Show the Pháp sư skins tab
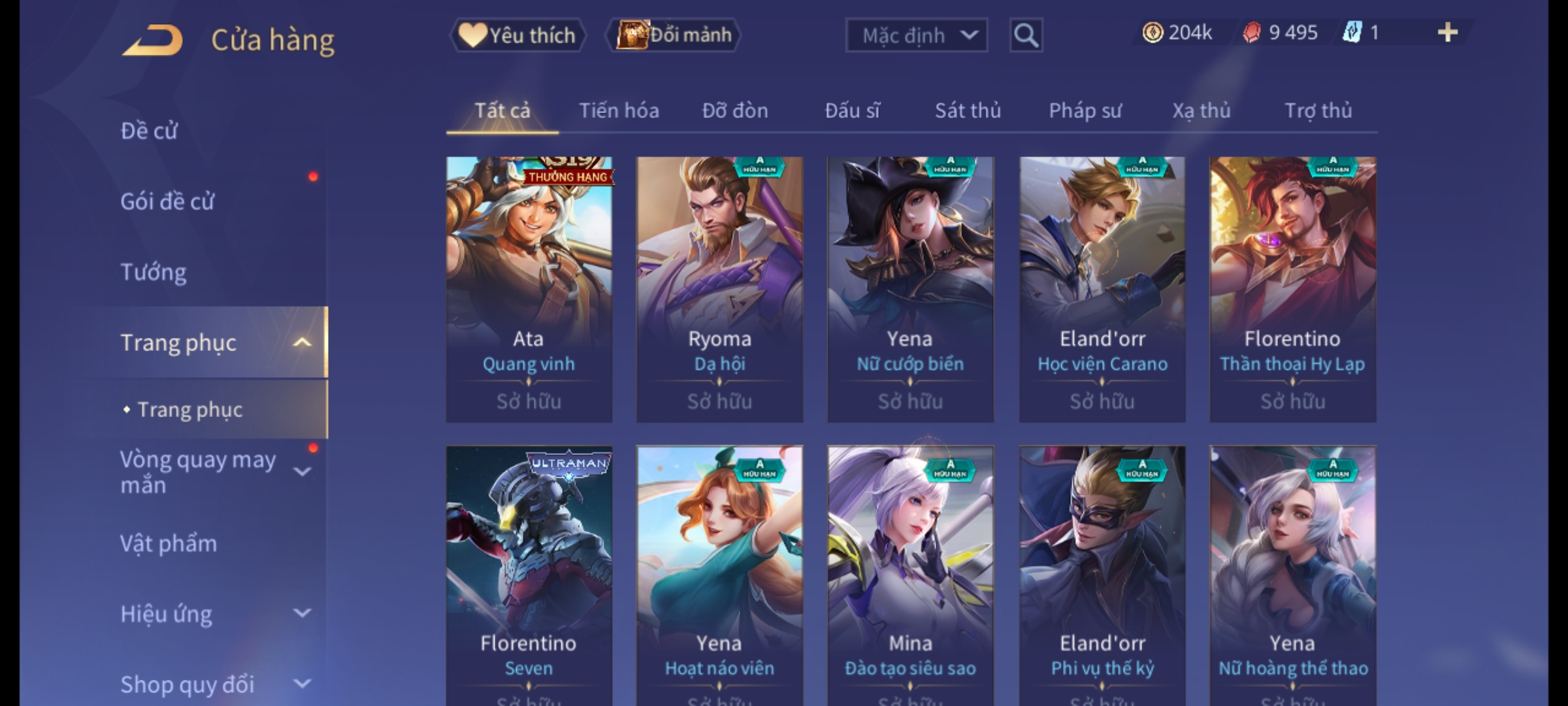 pyautogui.click(x=1085, y=111)
